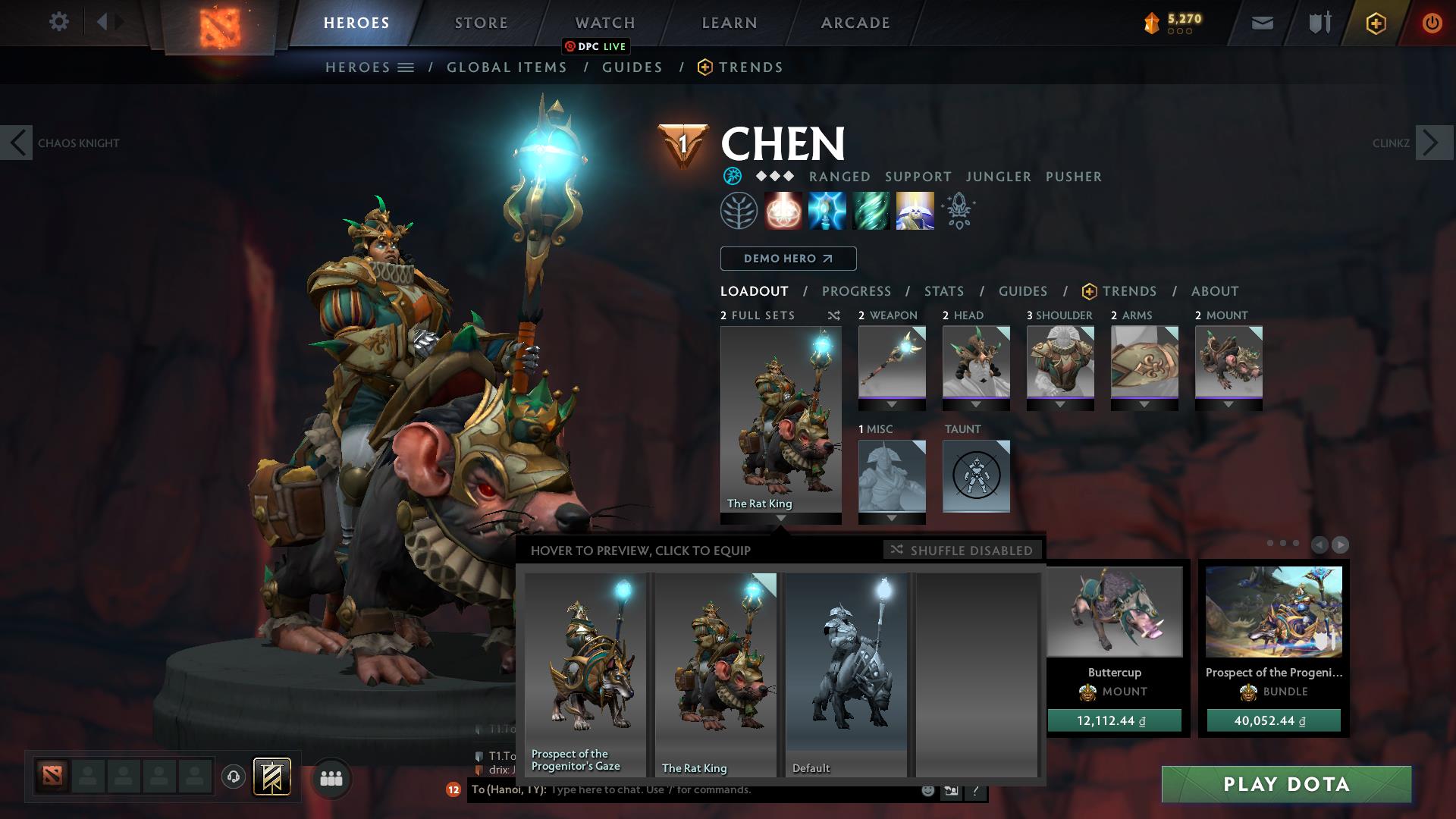Open the settings gear icon top left
This screenshot has width=1456, height=819.
point(59,22)
